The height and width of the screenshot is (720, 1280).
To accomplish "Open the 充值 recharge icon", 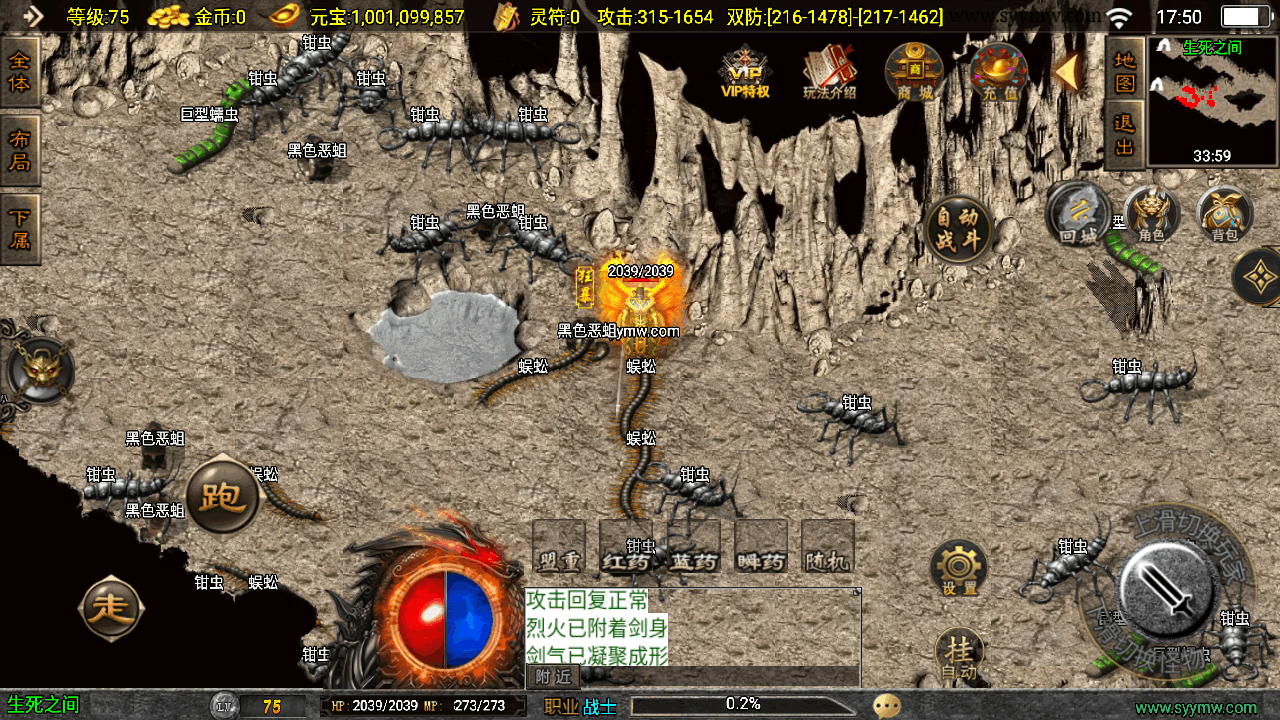I will [998, 71].
